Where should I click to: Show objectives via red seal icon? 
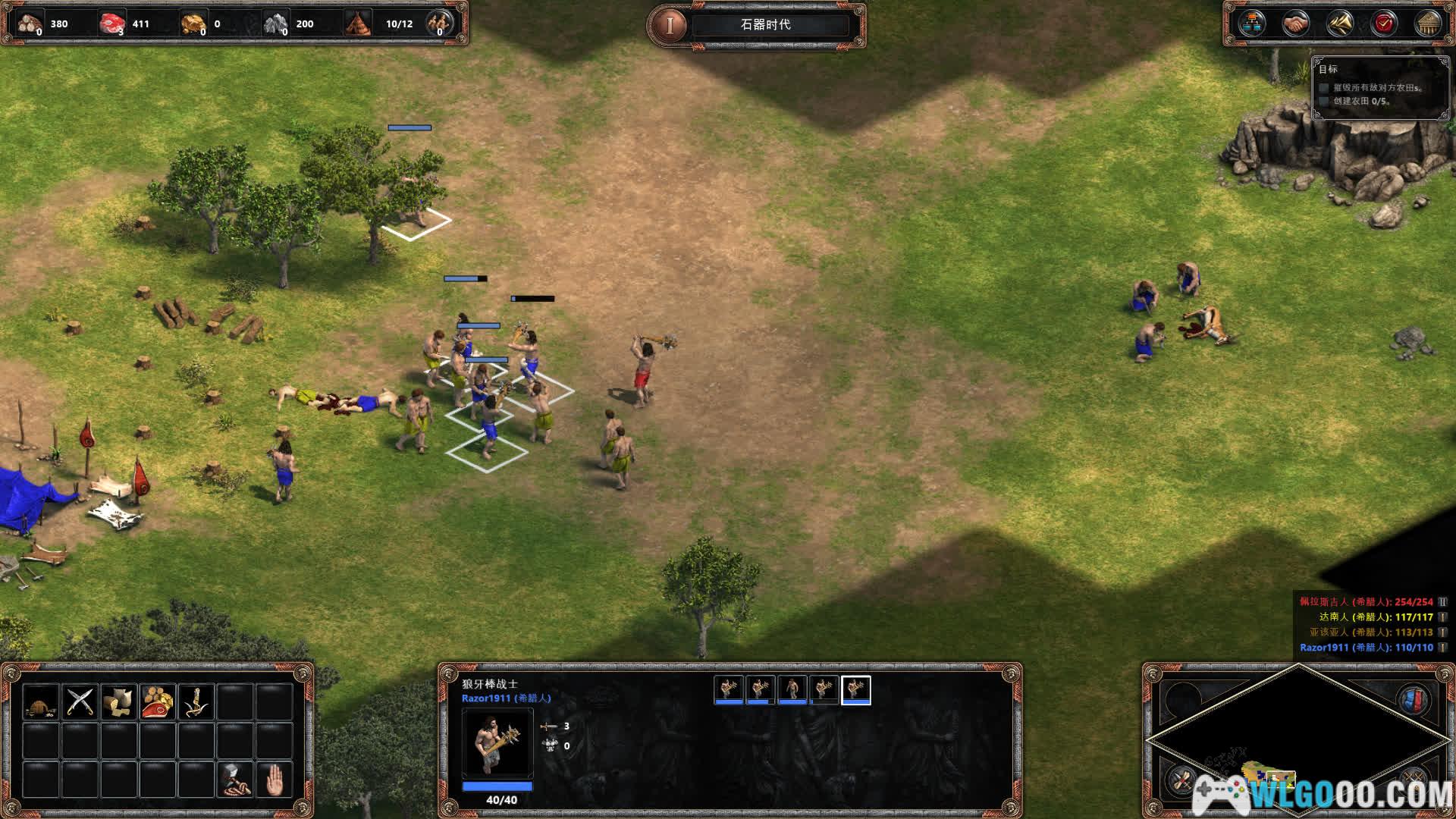(1384, 24)
